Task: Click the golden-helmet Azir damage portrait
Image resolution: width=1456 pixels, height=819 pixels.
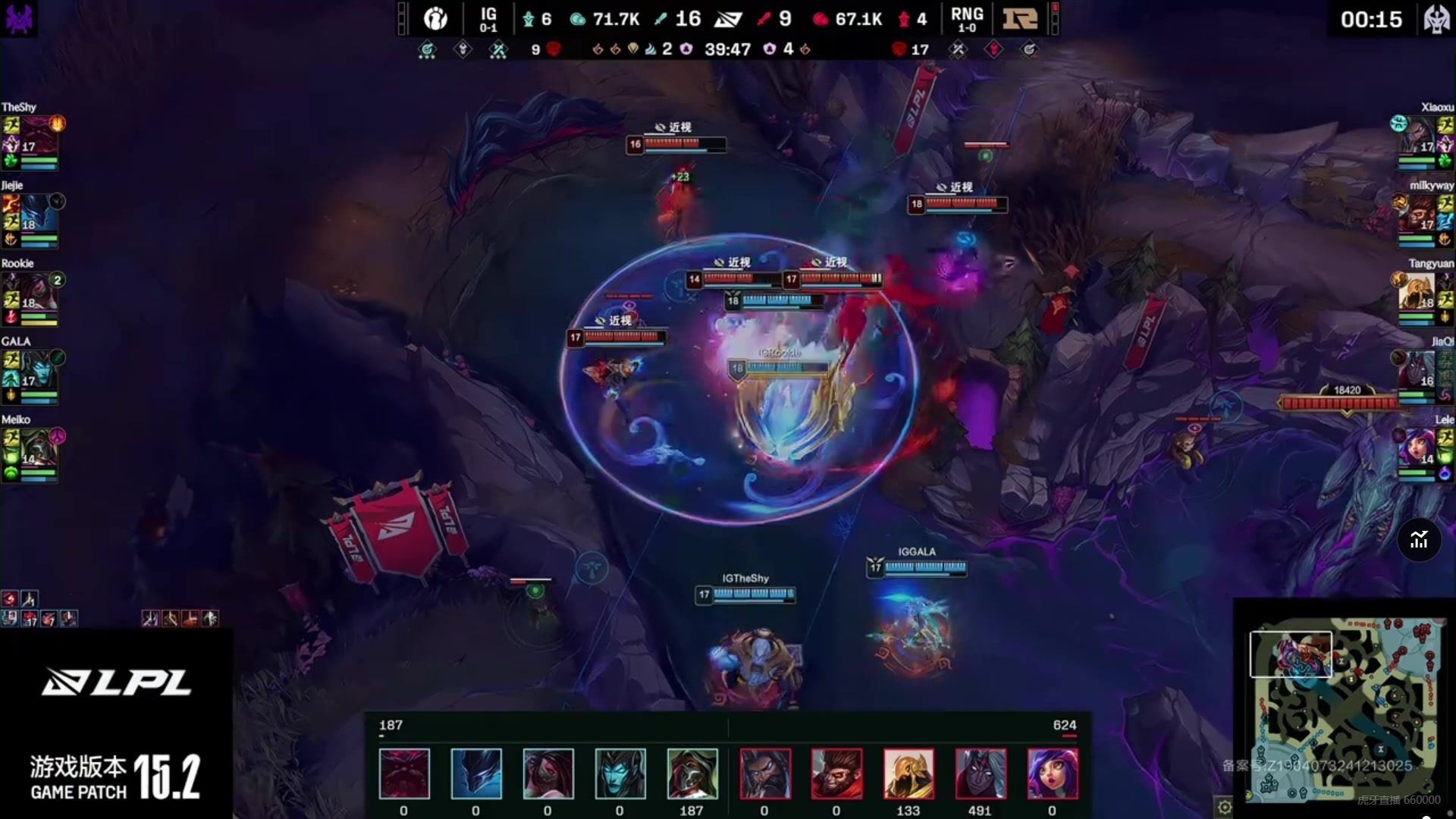Action: [x=908, y=773]
